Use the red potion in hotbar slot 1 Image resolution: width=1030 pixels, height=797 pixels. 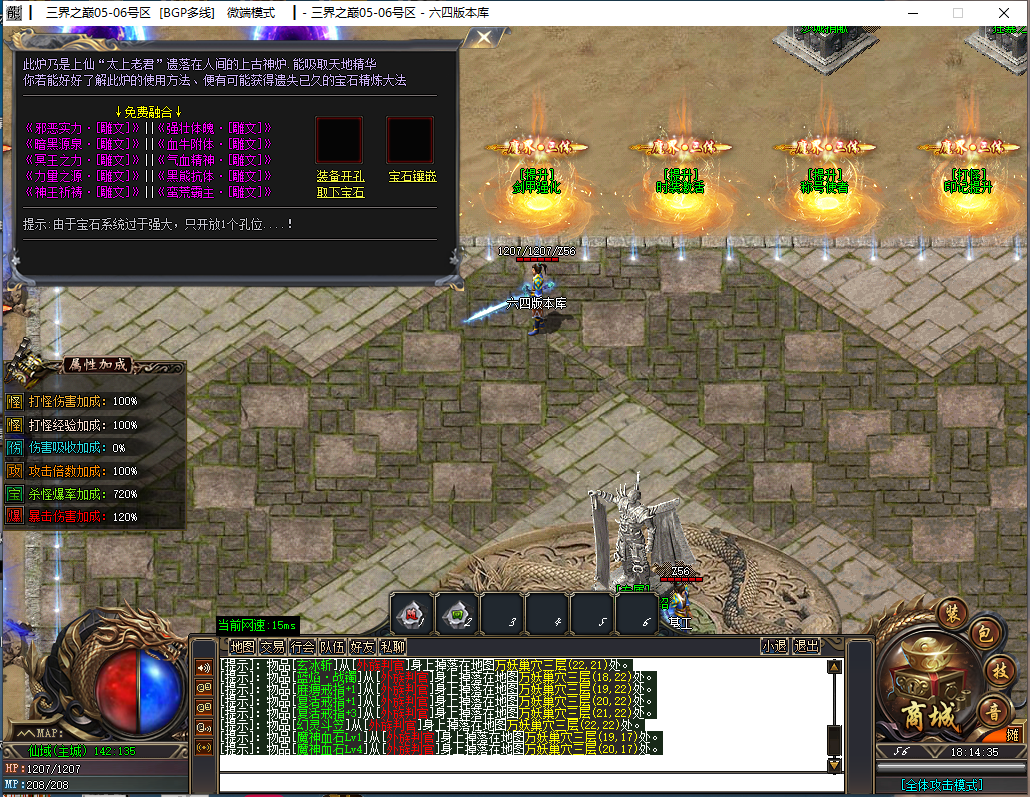[x=412, y=614]
